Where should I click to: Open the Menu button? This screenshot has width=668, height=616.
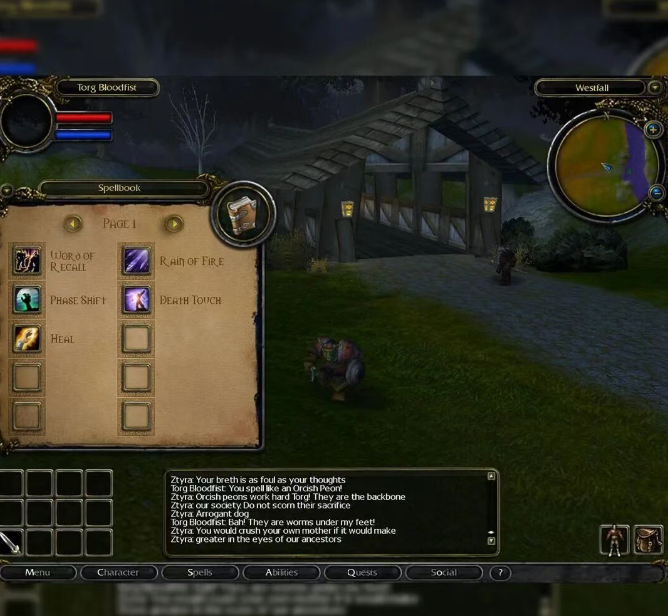(x=38, y=573)
